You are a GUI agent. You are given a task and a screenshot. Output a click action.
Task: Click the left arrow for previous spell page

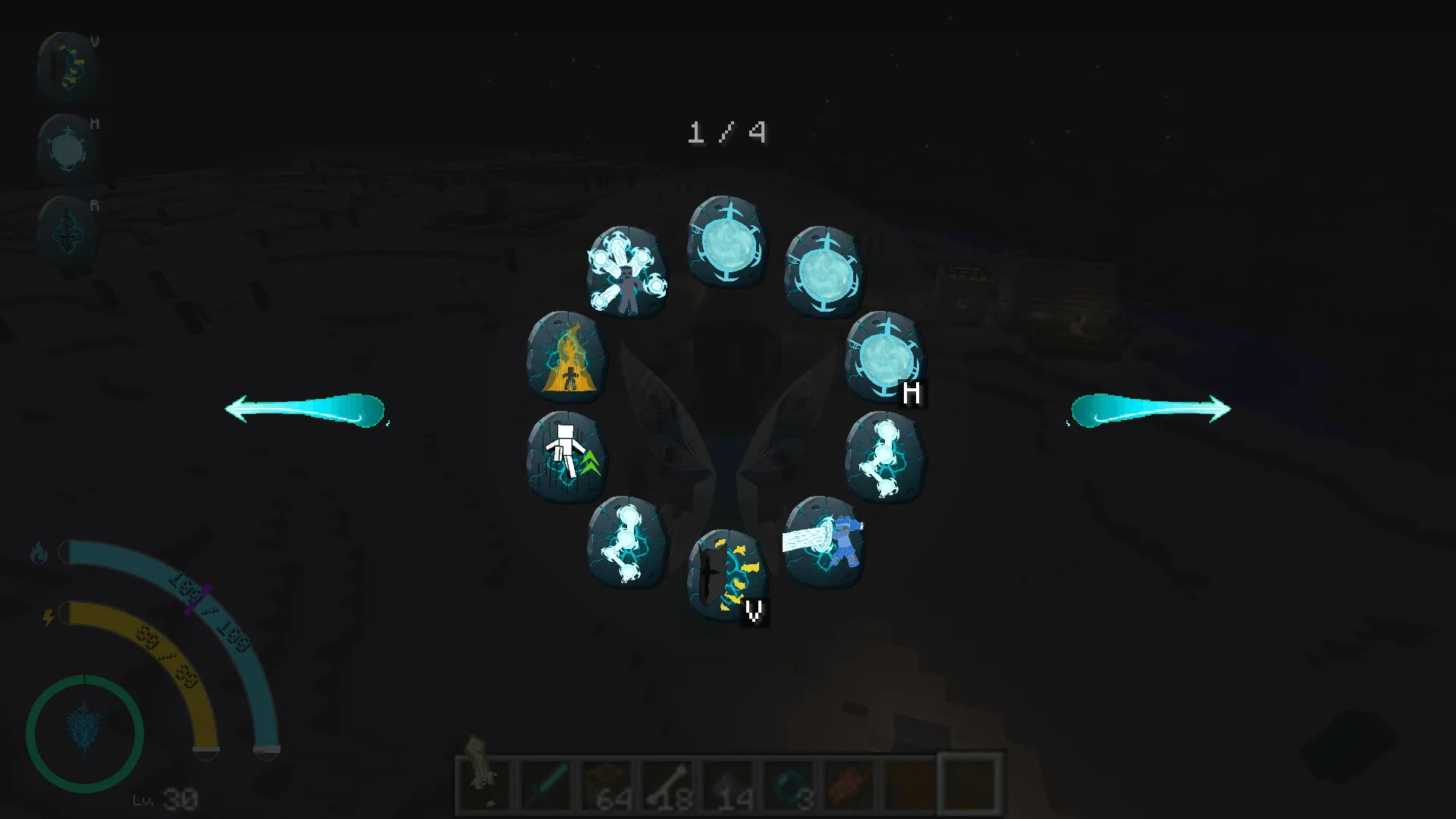point(307,409)
